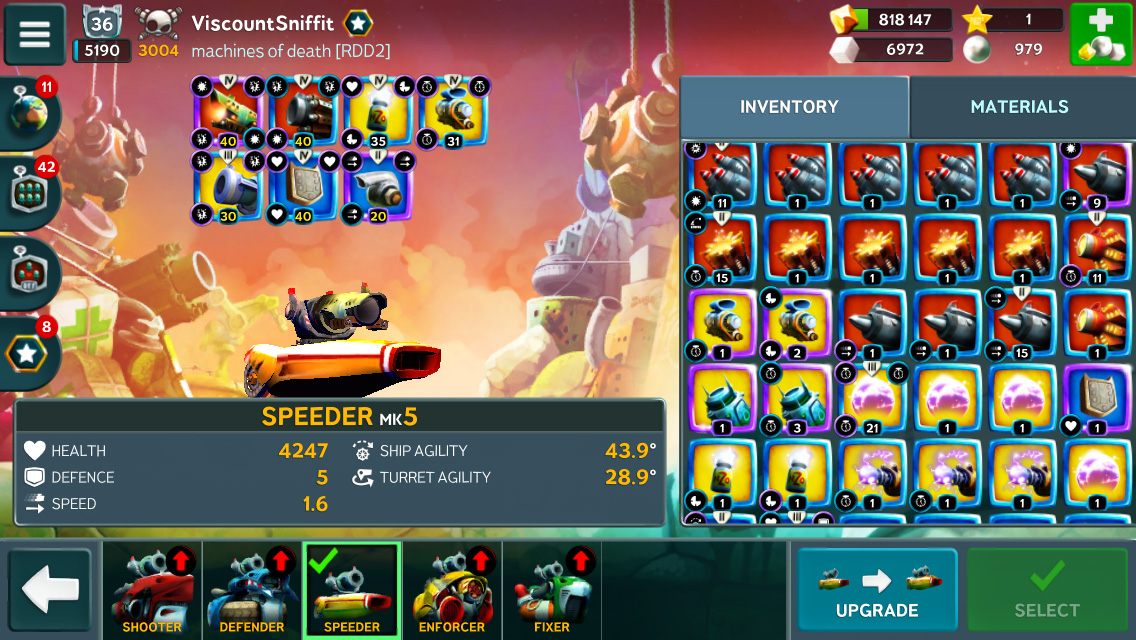
Task: Open the Inventory tab
Action: pyautogui.click(x=789, y=107)
